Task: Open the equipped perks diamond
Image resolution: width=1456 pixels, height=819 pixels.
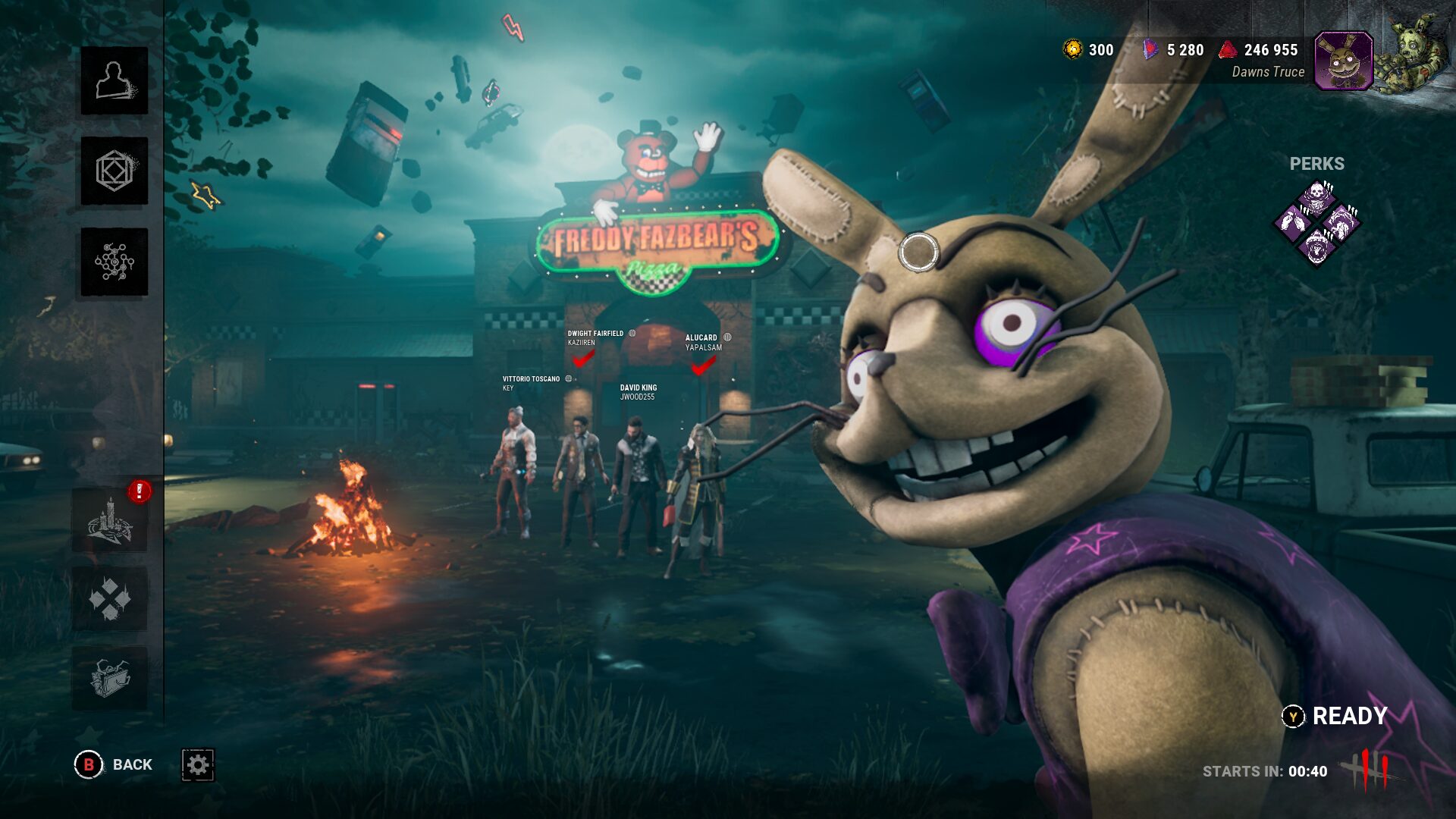Action: pos(1317,223)
